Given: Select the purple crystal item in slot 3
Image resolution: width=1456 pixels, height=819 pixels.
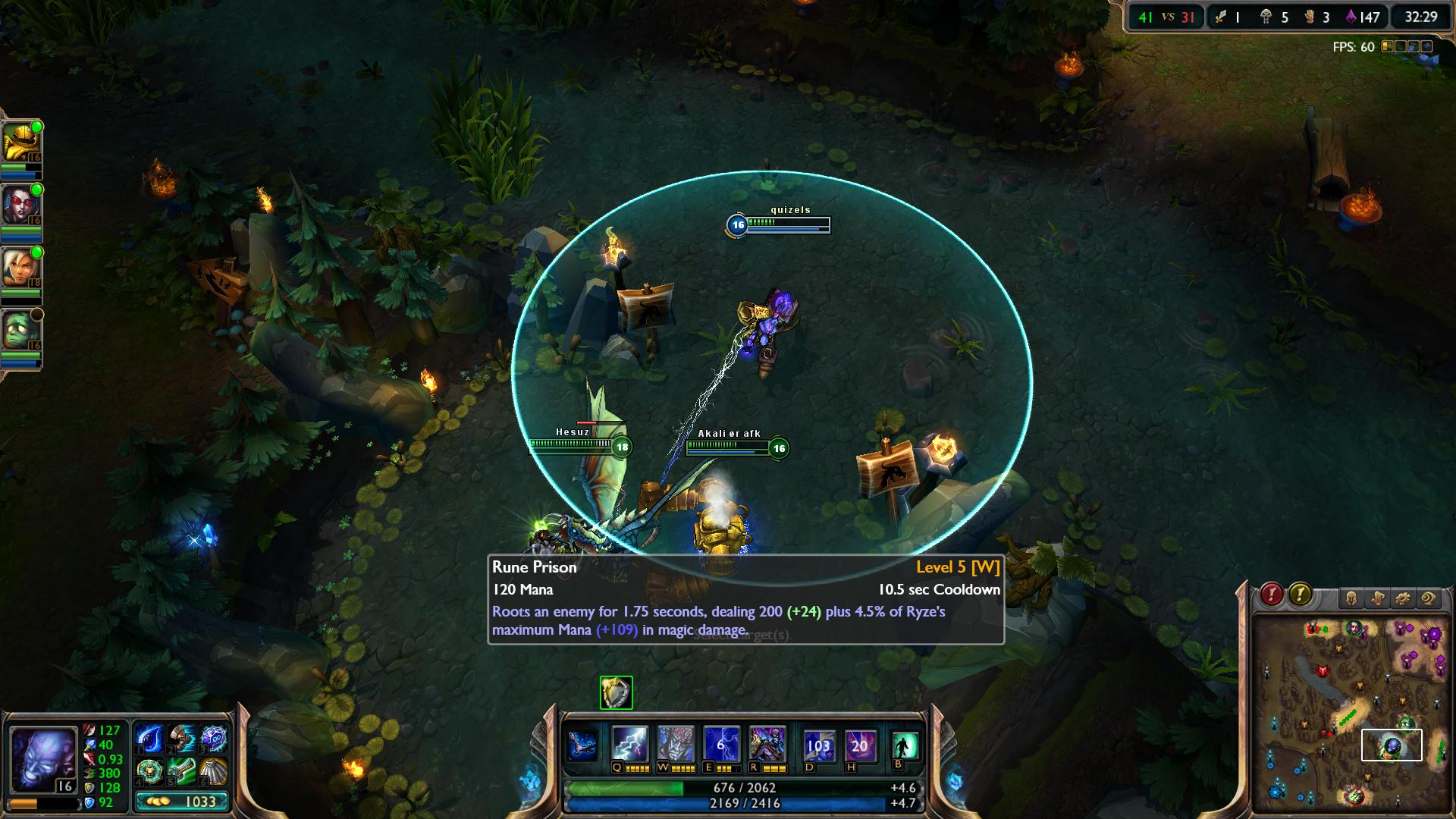Looking at the screenshot, I should (213, 739).
